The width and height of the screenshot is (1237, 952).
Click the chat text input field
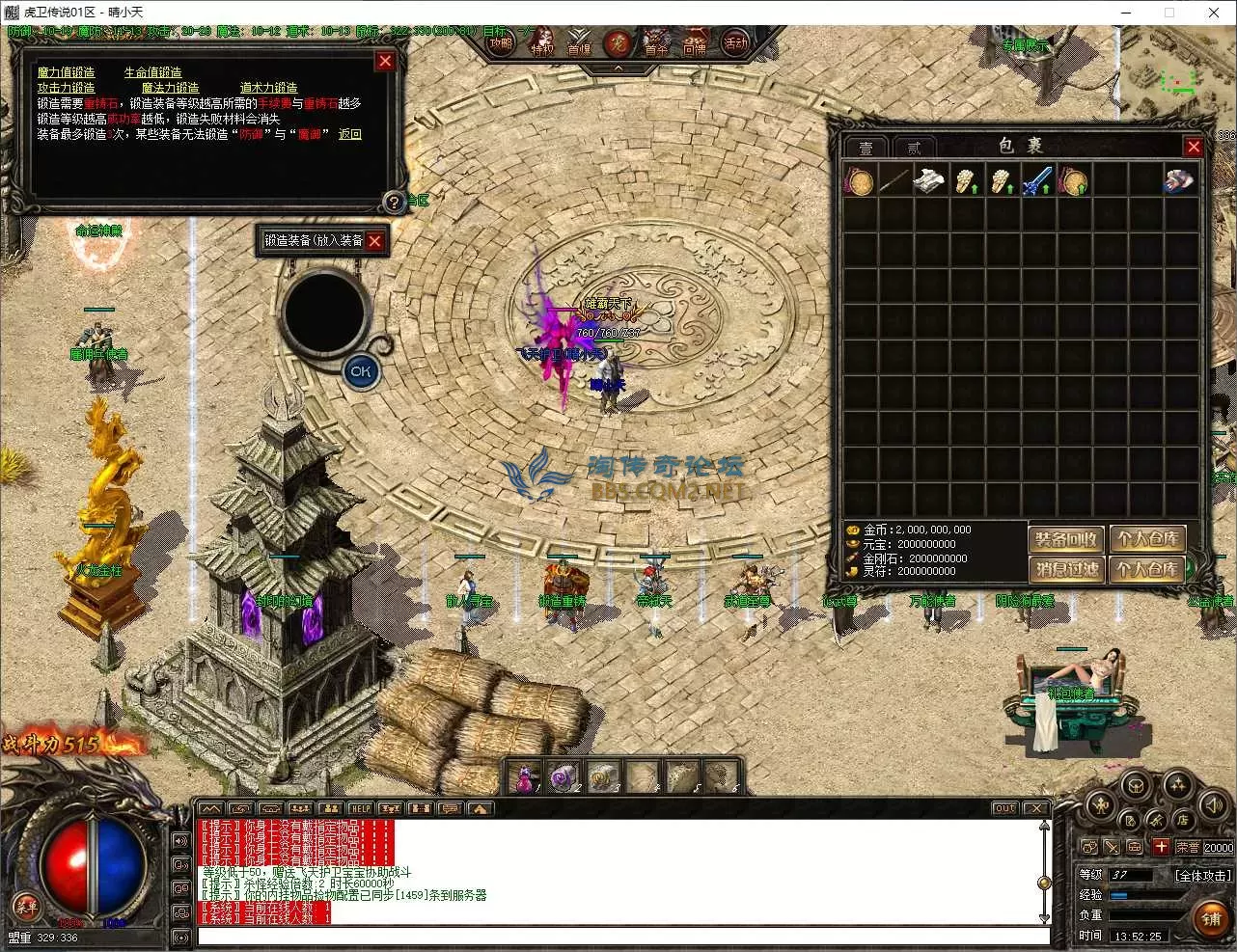pos(622,936)
